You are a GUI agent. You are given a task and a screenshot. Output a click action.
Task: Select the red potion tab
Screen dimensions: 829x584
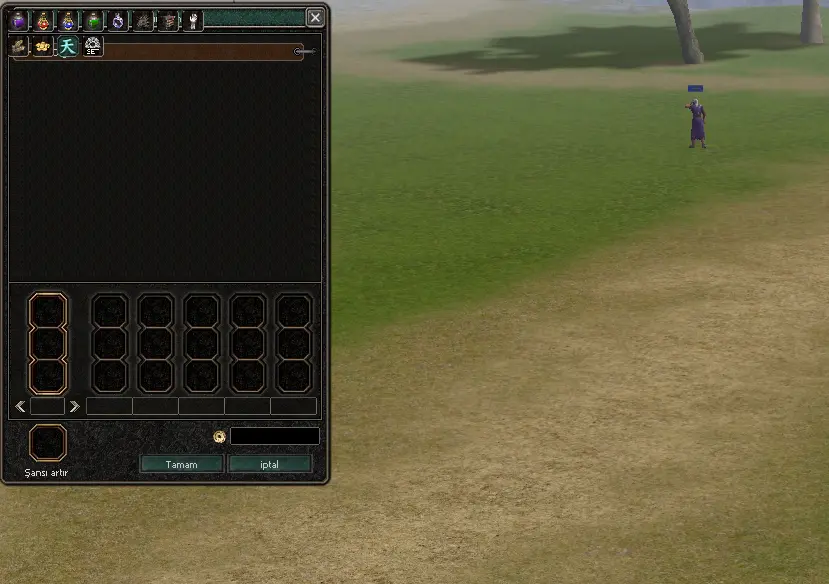(44, 20)
